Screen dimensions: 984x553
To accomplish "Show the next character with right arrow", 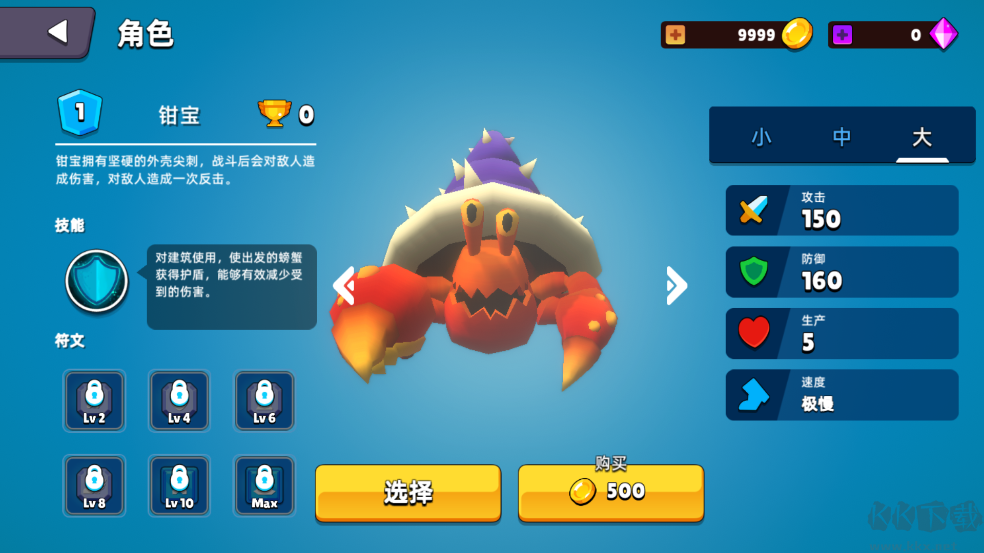I will click(676, 286).
